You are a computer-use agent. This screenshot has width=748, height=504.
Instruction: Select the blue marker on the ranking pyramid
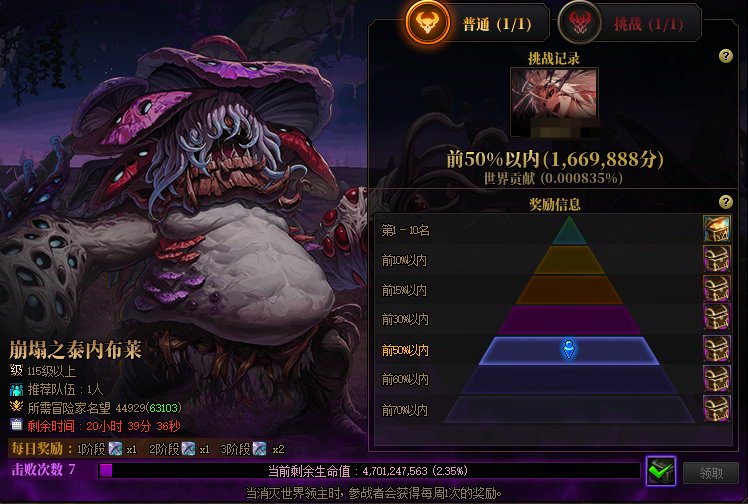coord(568,349)
